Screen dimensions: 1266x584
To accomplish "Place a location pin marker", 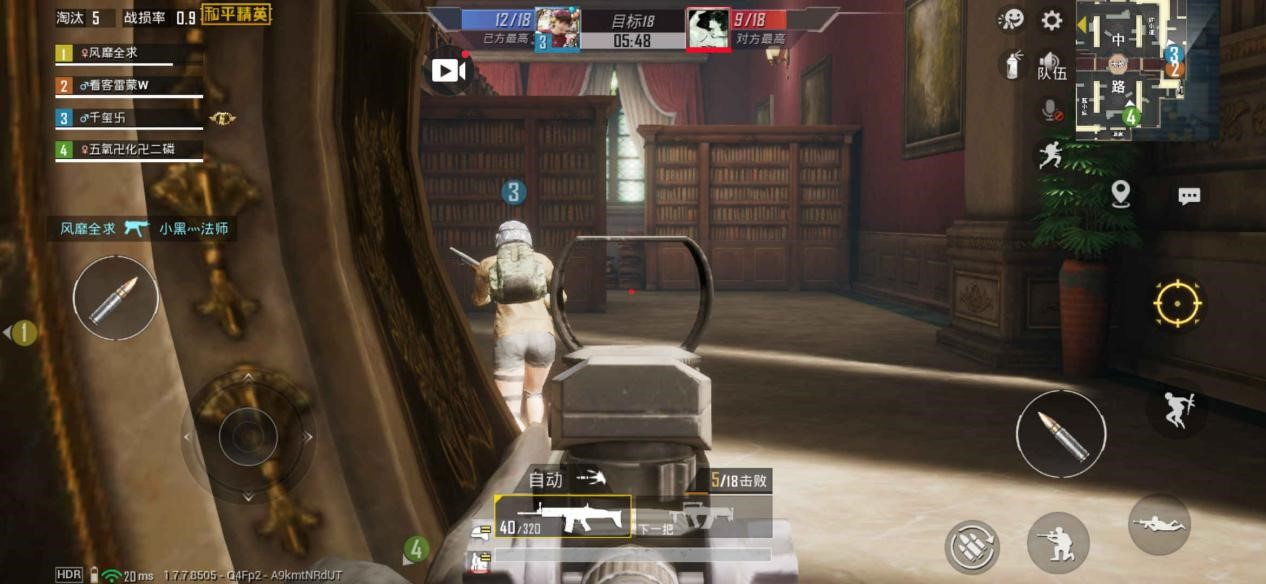I will click(1121, 194).
